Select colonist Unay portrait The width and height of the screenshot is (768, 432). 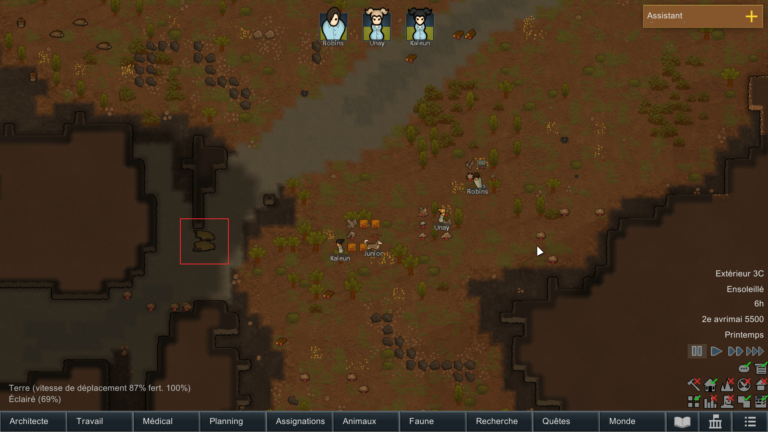tap(377, 25)
